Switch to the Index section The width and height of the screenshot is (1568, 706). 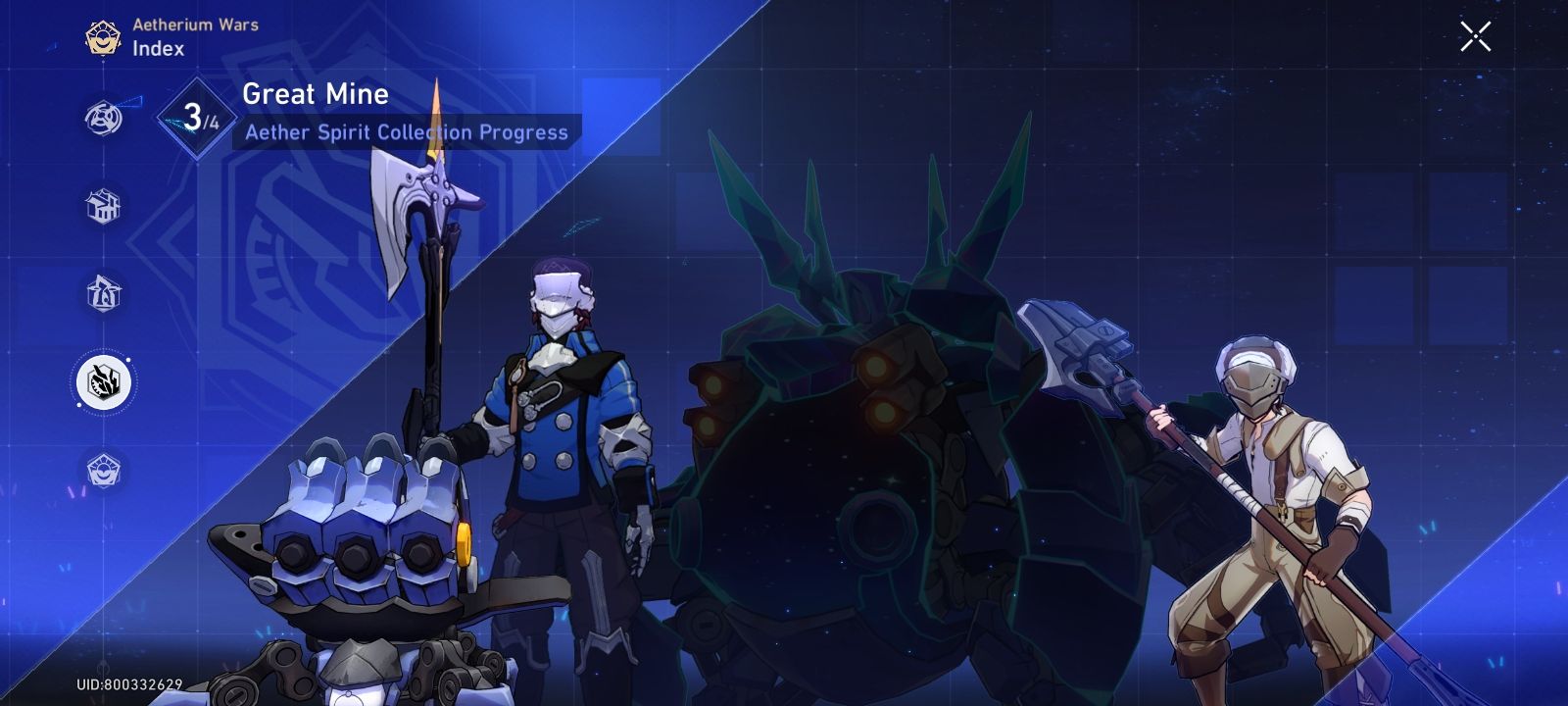pos(157,49)
